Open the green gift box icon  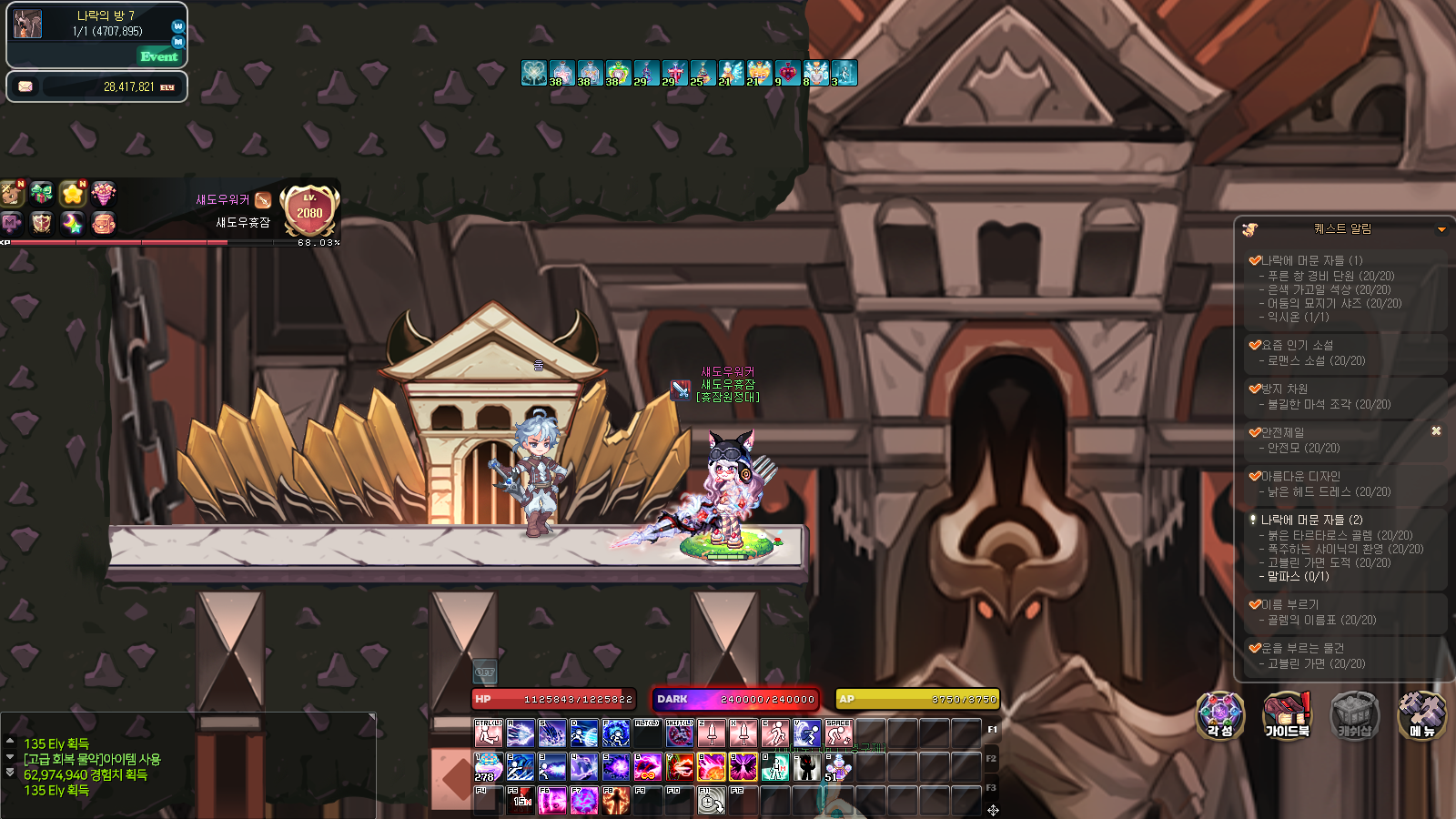(x=41, y=193)
